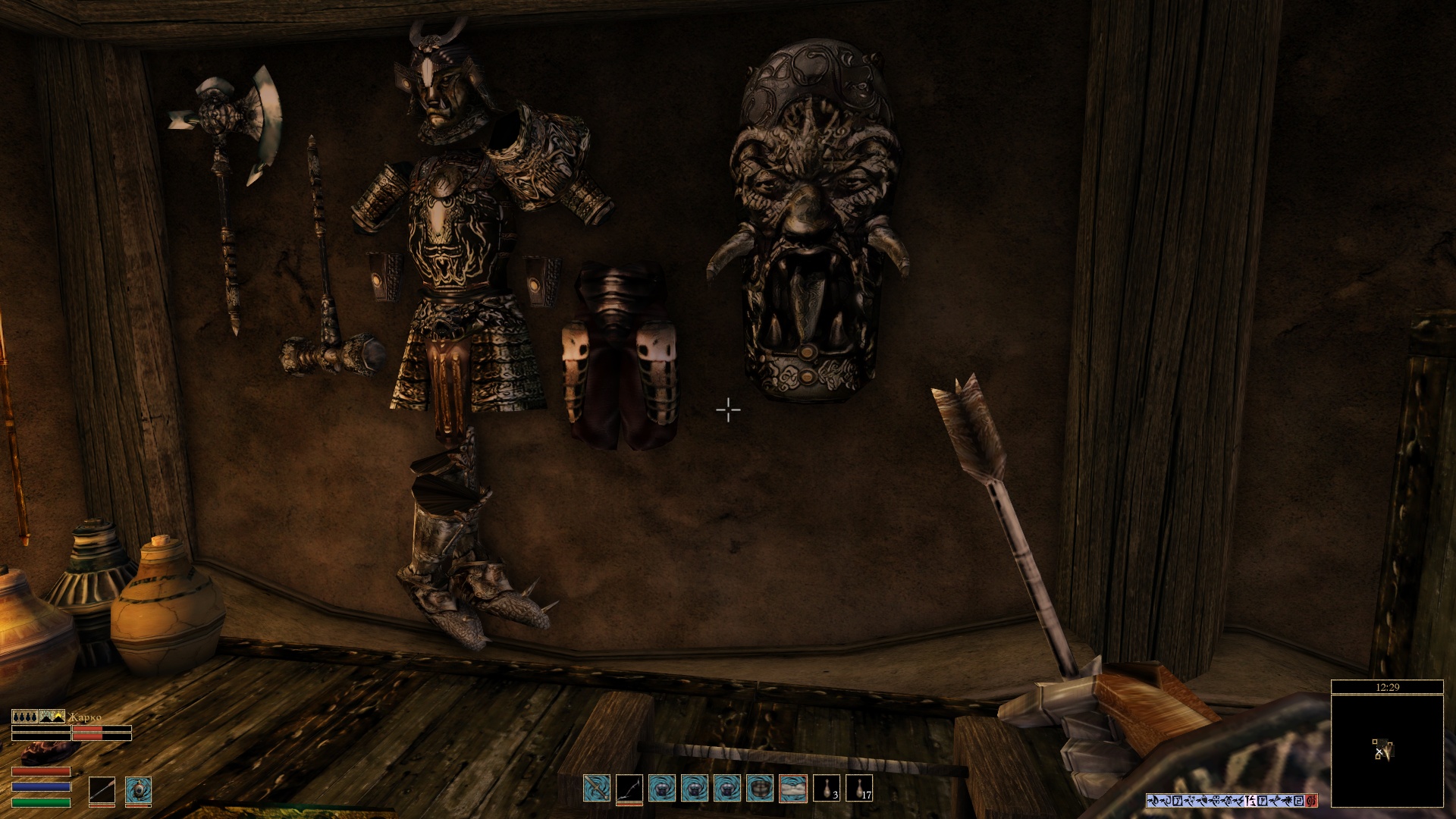This screenshot has height=819, width=1456.
Task: Click the enchanted amulet magic icon
Action: [138, 790]
